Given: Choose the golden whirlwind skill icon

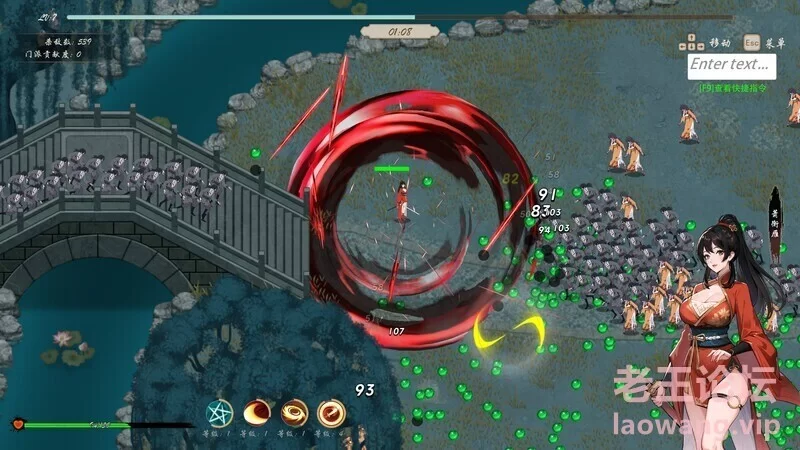Looking at the screenshot, I should tap(294, 412).
